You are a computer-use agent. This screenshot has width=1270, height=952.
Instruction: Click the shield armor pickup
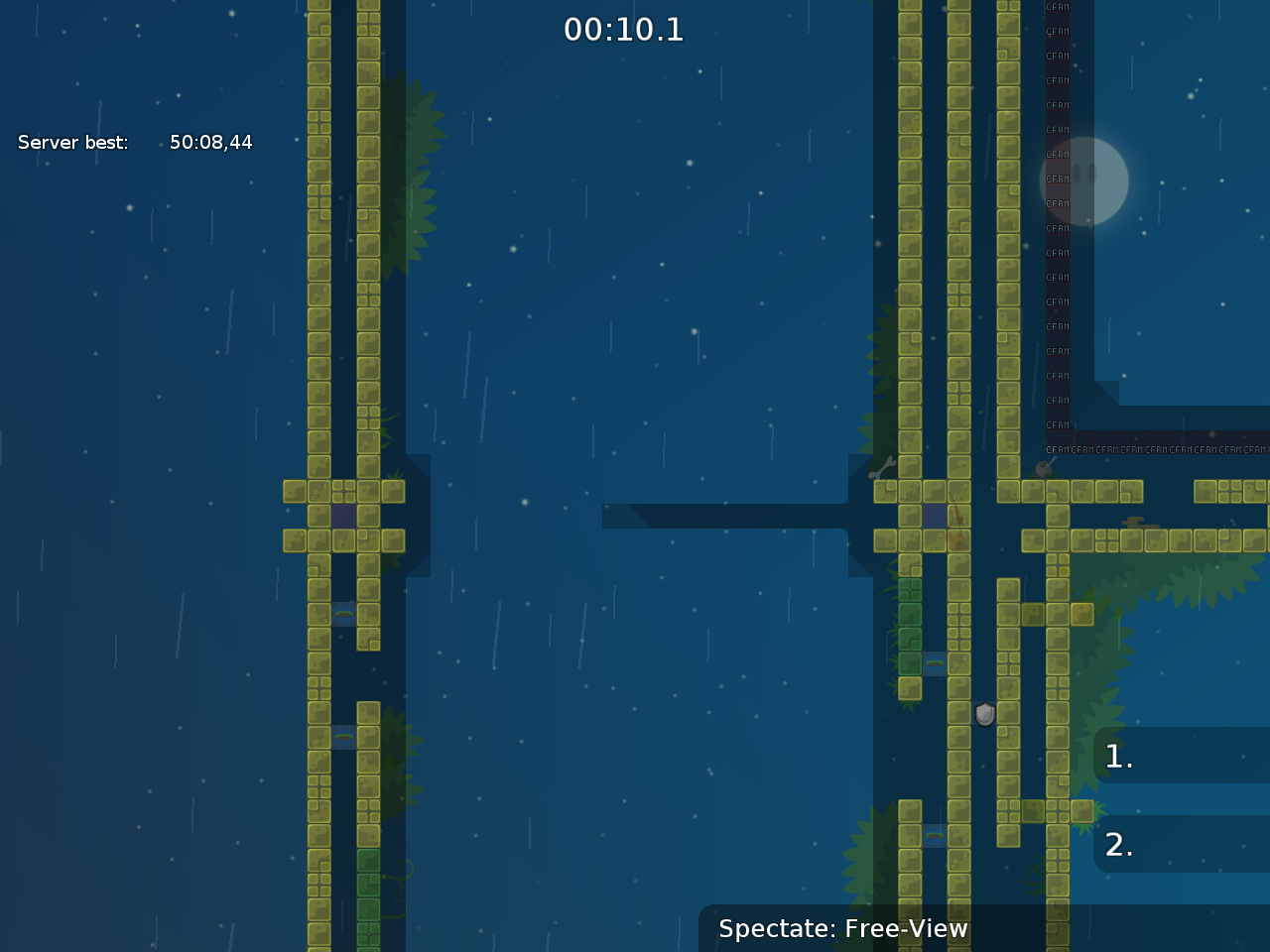[983, 716]
